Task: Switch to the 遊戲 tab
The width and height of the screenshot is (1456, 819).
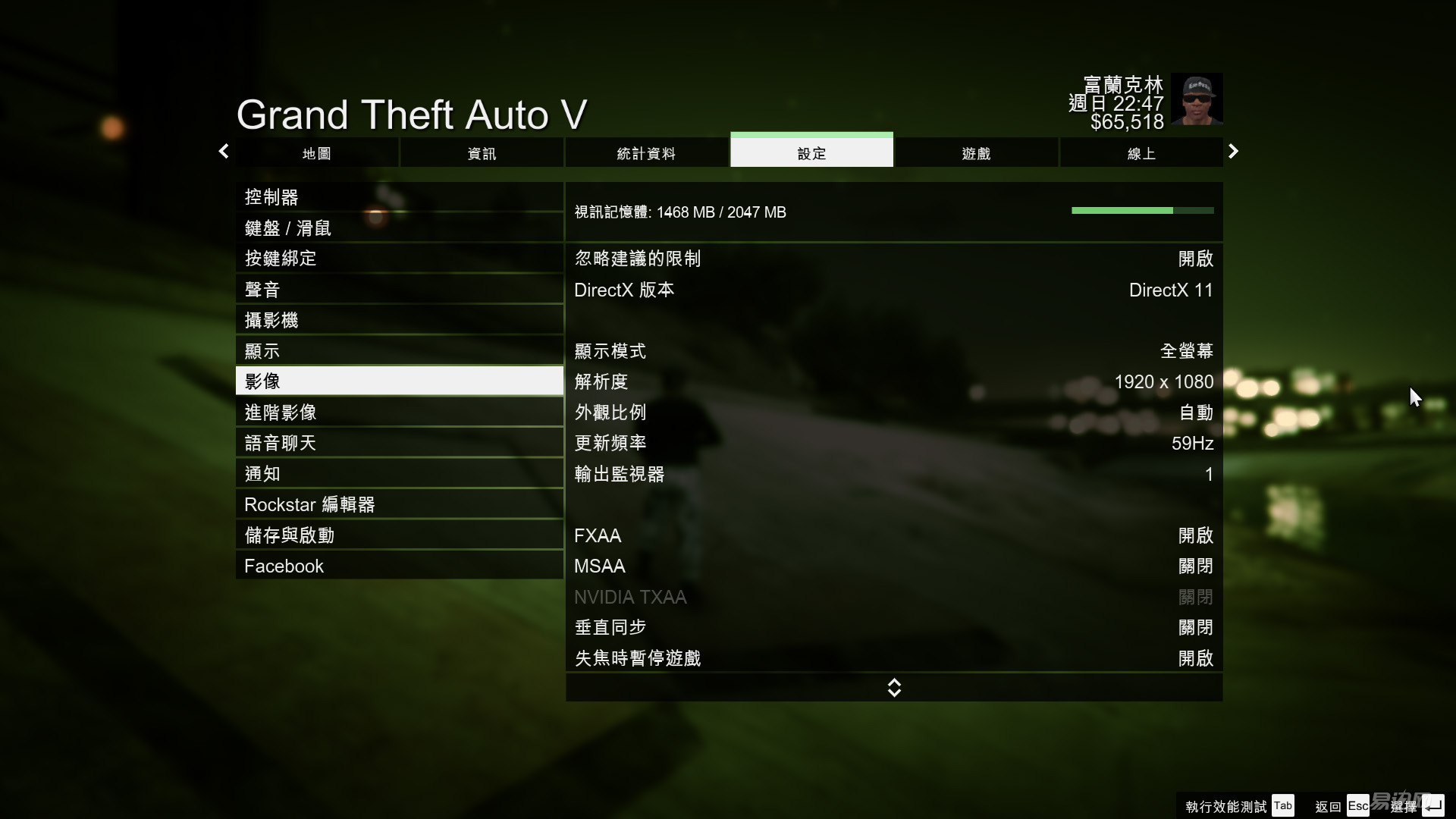Action: 976,152
